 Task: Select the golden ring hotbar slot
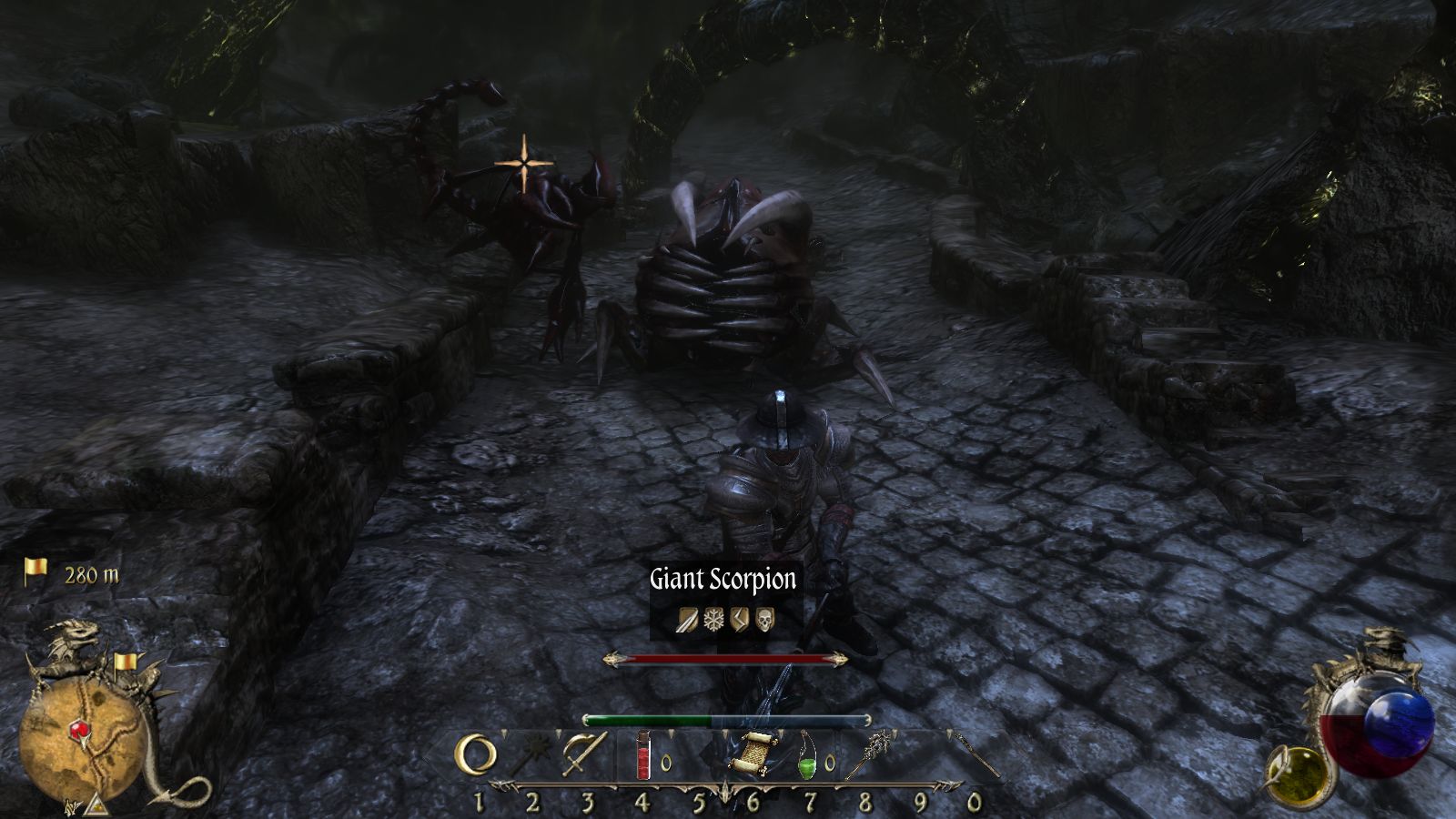point(477,755)
